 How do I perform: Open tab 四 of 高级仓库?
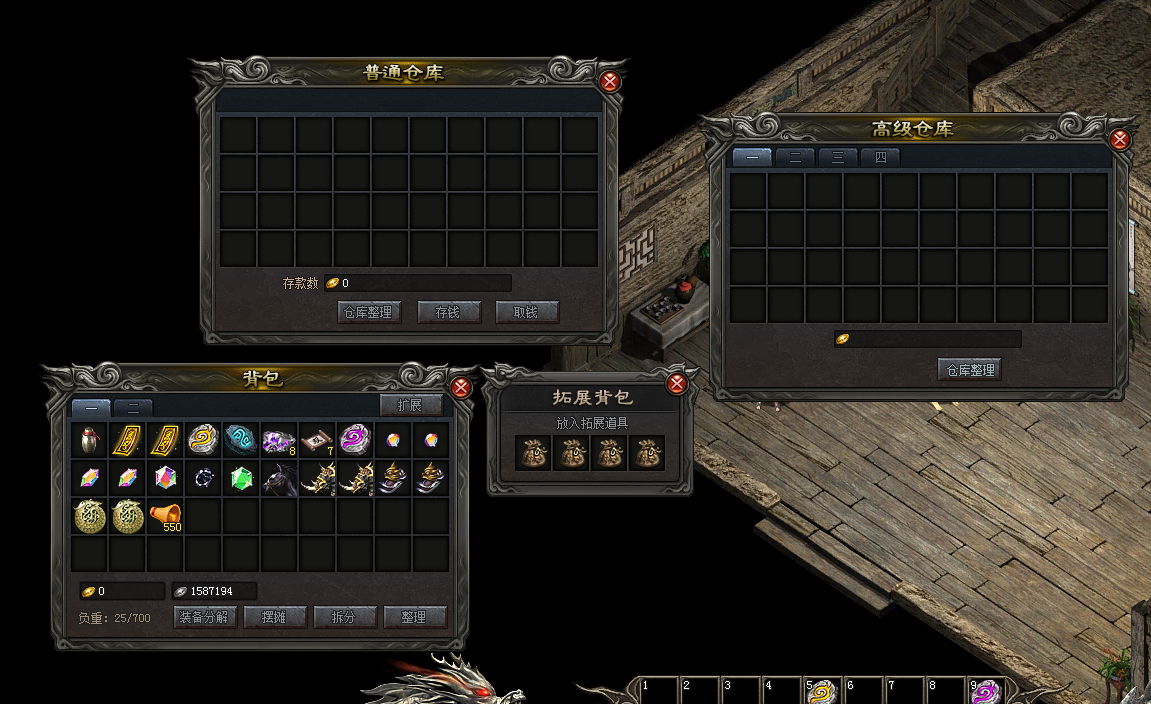880,158
